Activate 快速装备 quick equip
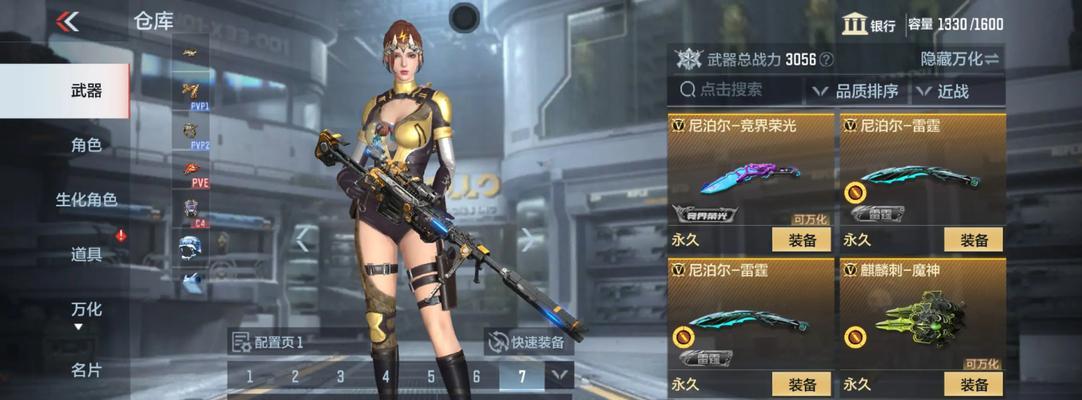 [x=526, y=342]
